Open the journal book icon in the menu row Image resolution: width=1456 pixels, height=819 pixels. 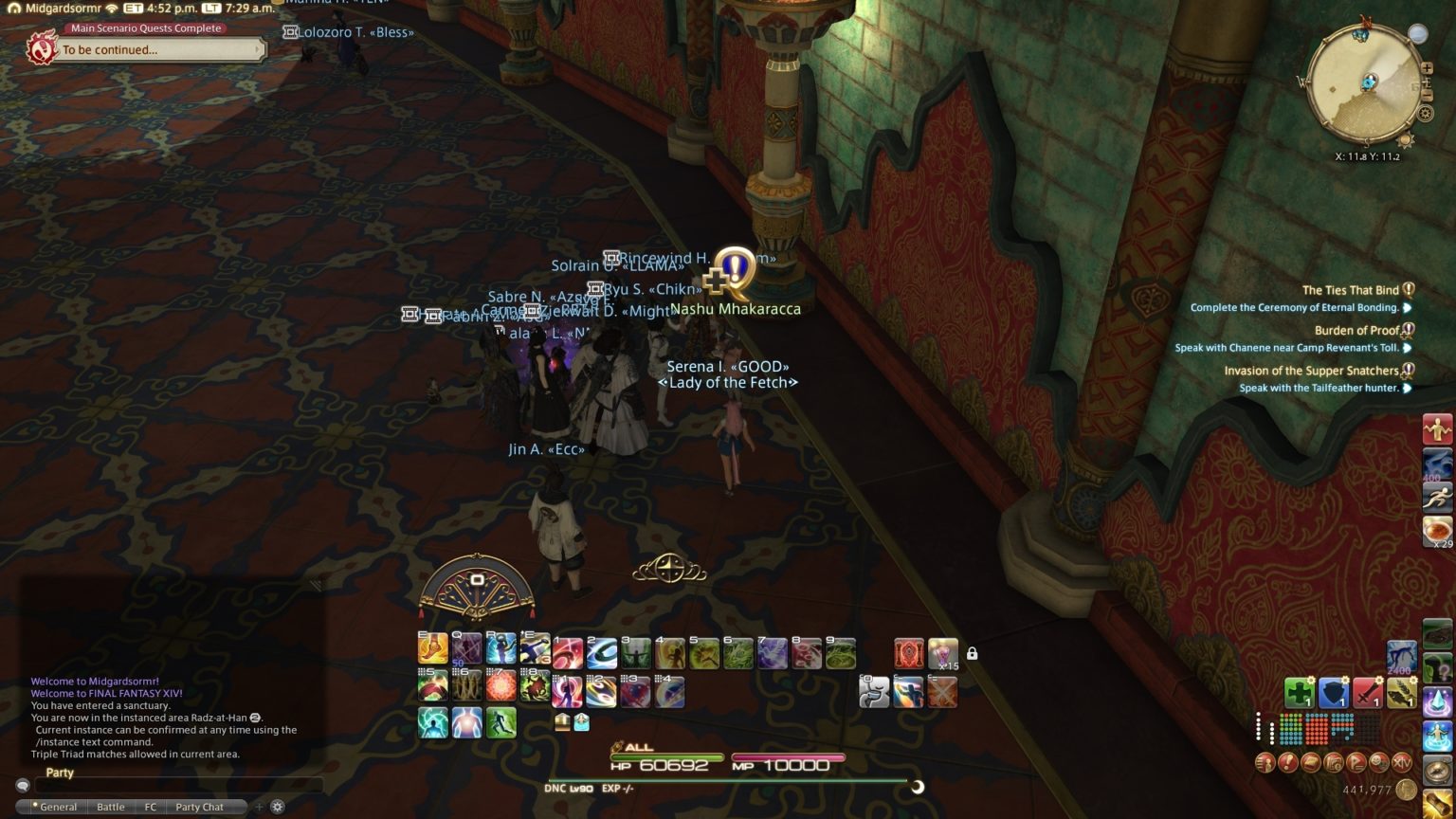click(1312, 763)
